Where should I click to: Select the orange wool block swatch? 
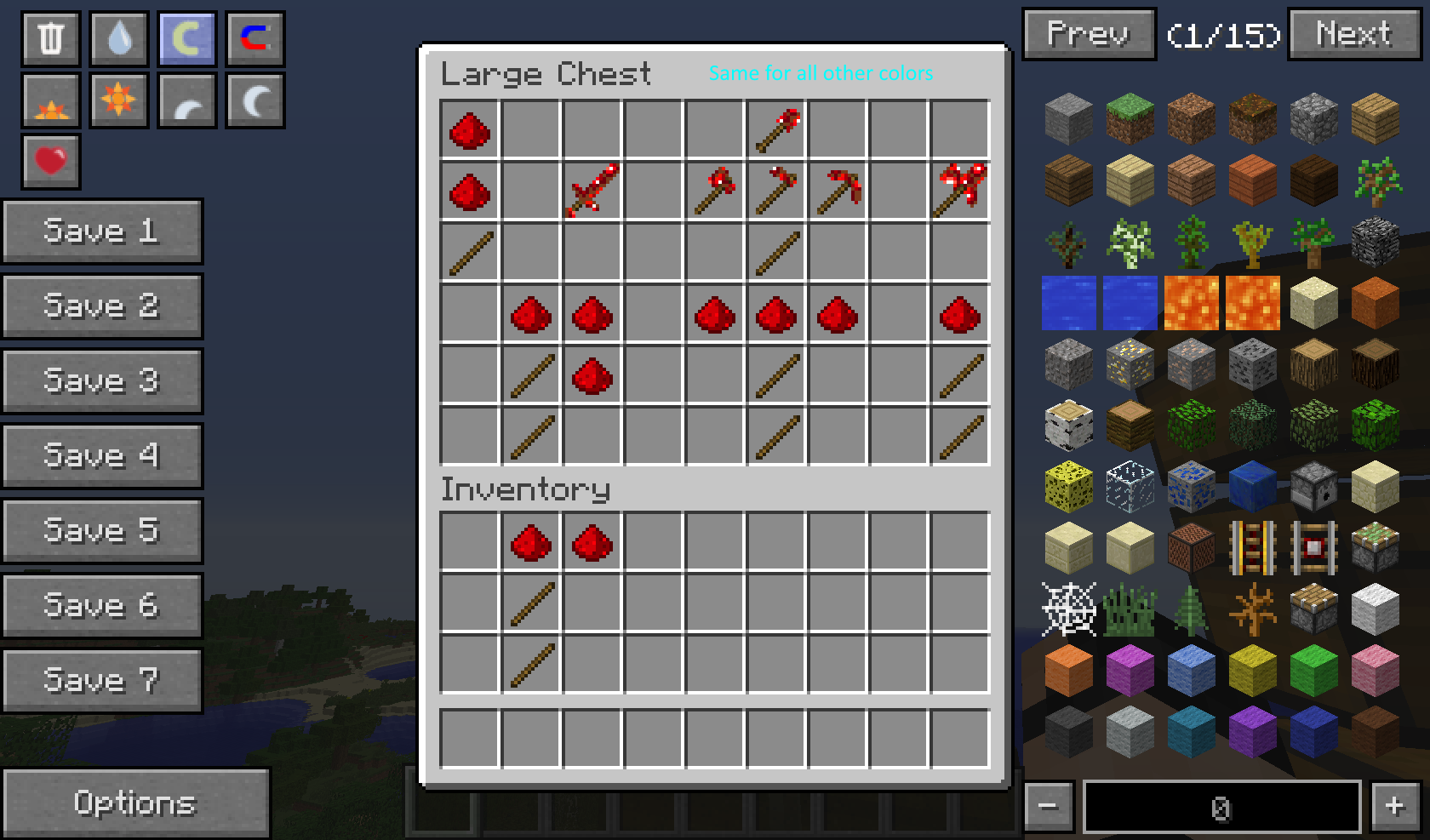[1067, 671]
